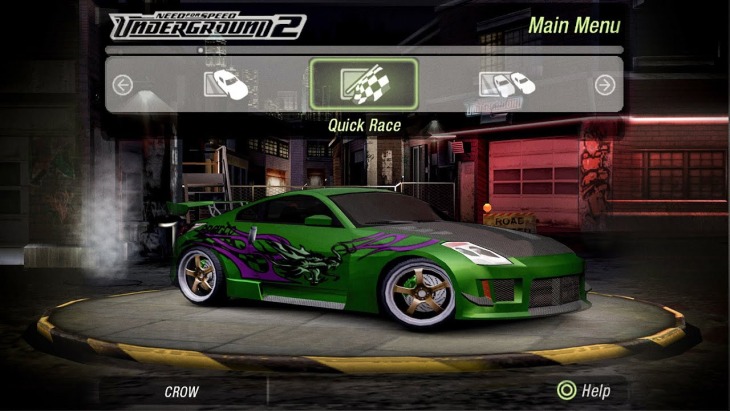Viewport: 730px width, 411px height.
Task: Choose the single white car menu icon
Action: tap(226, 84)
